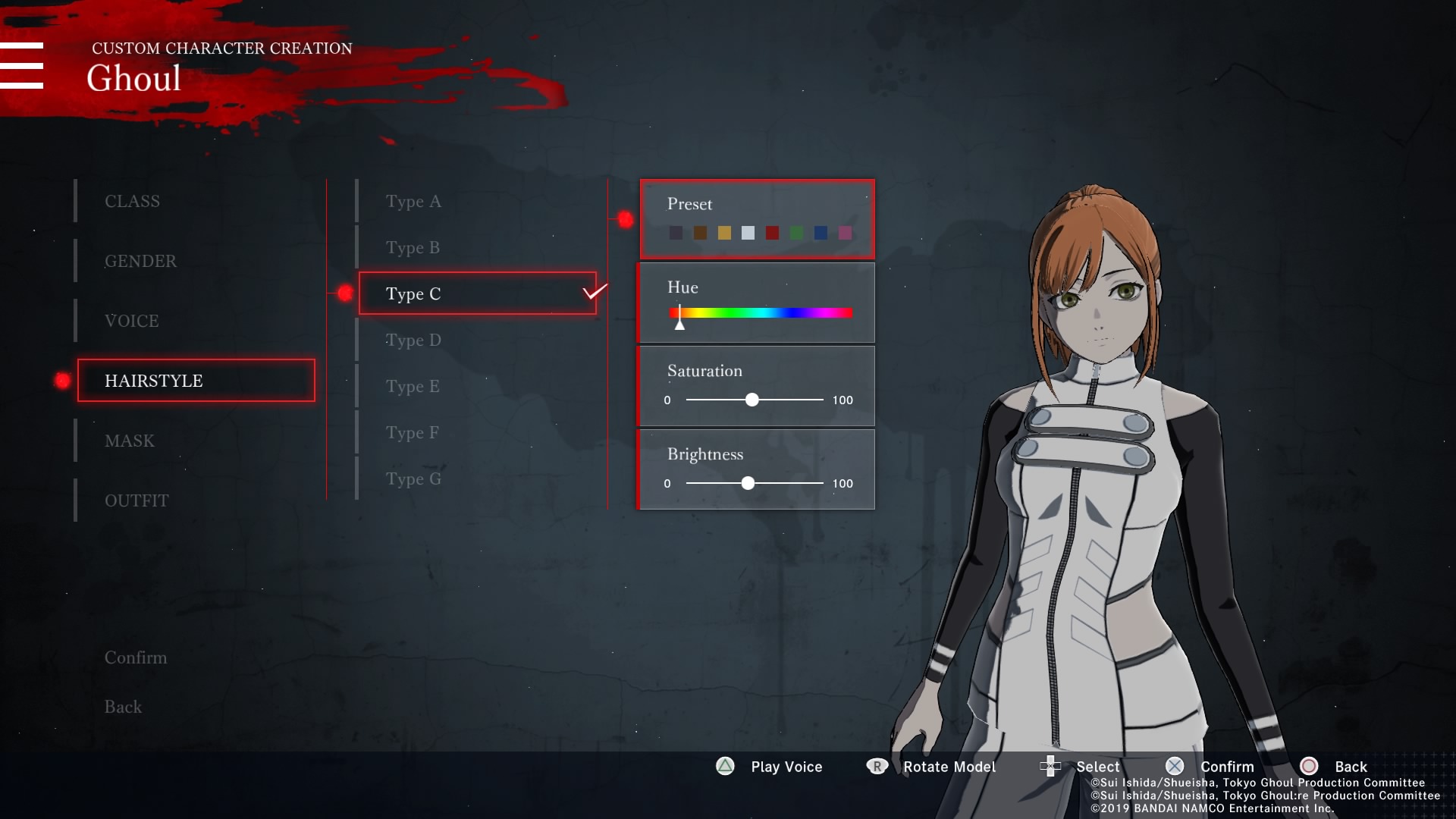Screen dimensions: 1456x819
Task: Click the pink hair color preset
Action: 845,233
